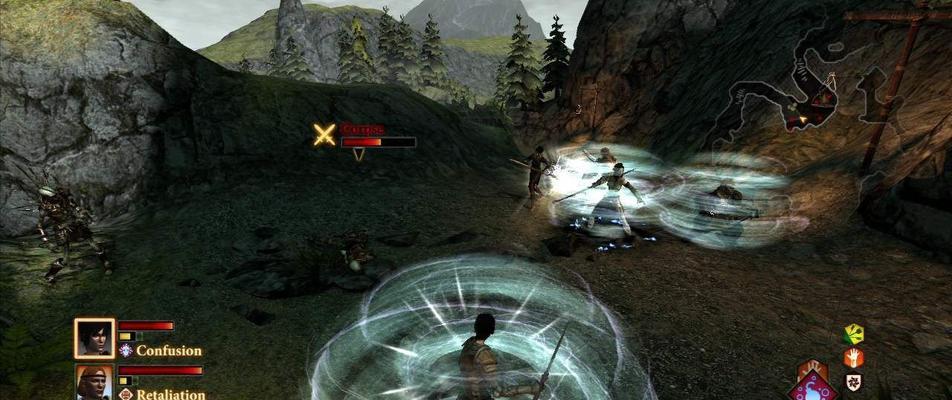Image resolution: width=952 pixels, height=400 pixels.
Task: Select the red-bandana party member portrait
Action: pos(94,384)
